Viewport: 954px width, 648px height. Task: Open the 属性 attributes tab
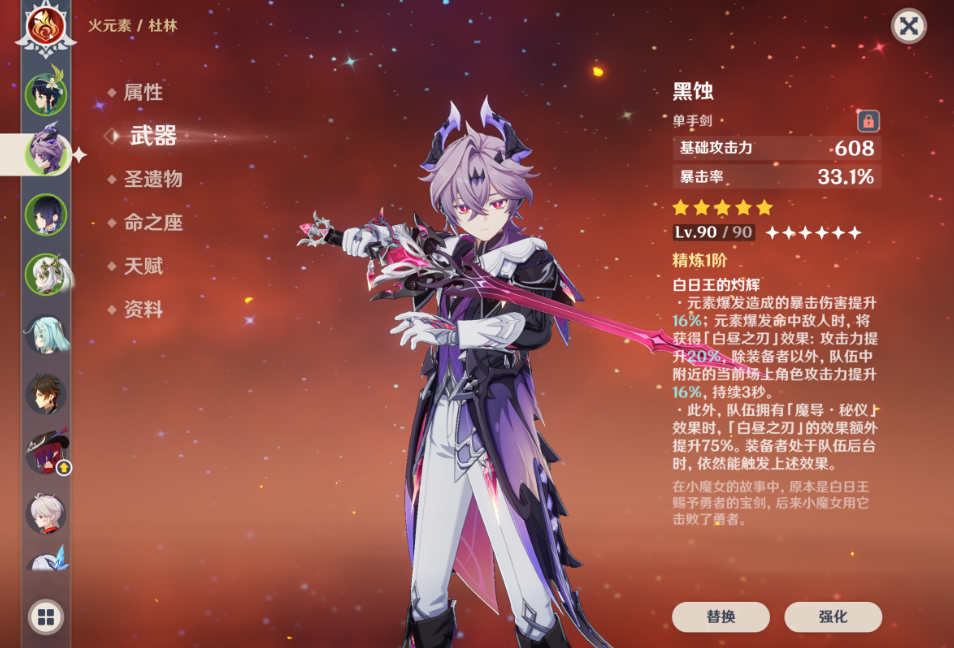coord(143,93)
